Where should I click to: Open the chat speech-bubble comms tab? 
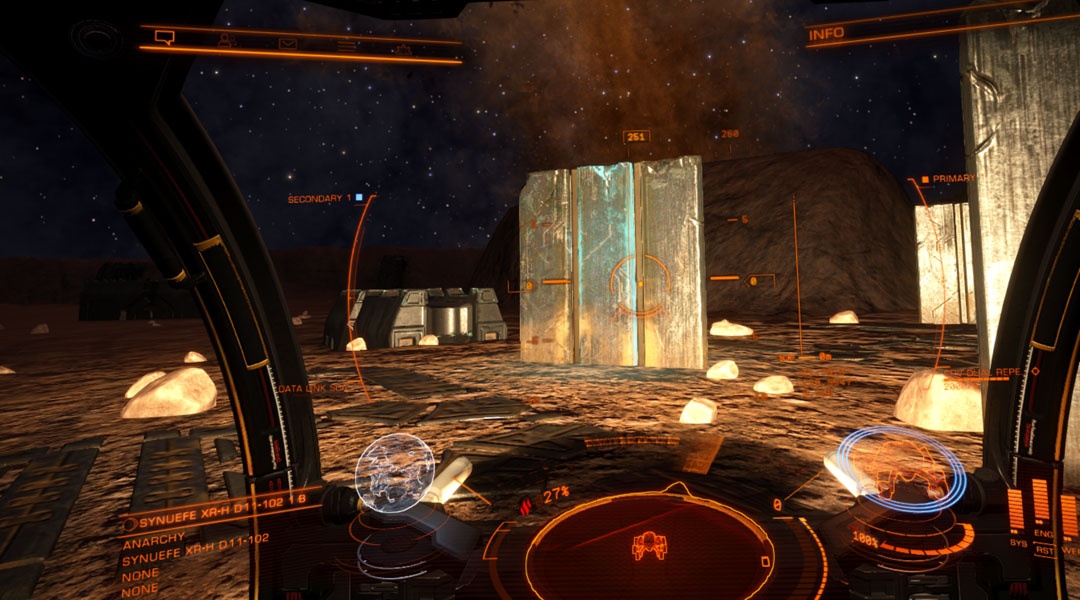point(164,39)
